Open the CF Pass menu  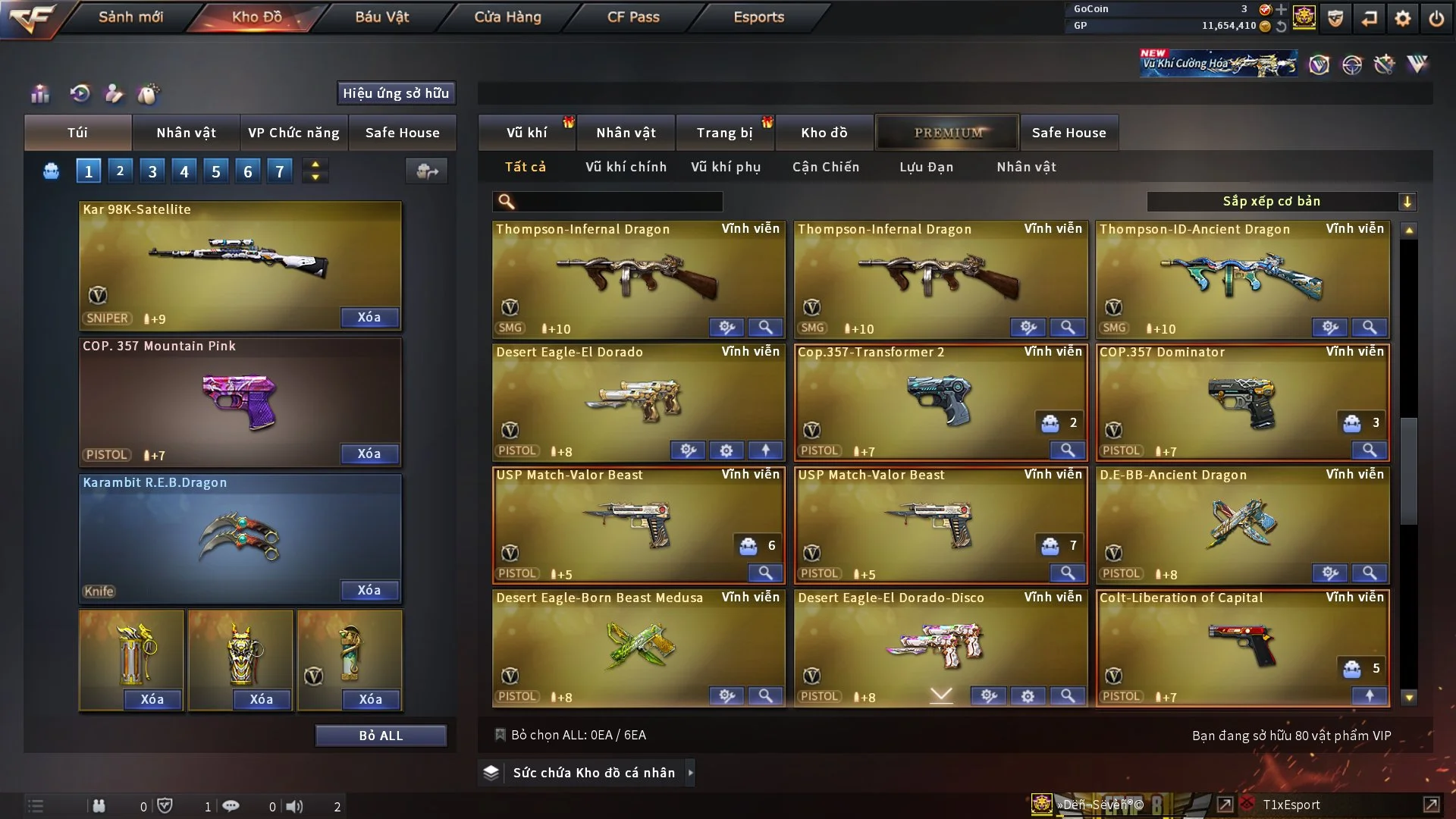click(x=633, y=17)
